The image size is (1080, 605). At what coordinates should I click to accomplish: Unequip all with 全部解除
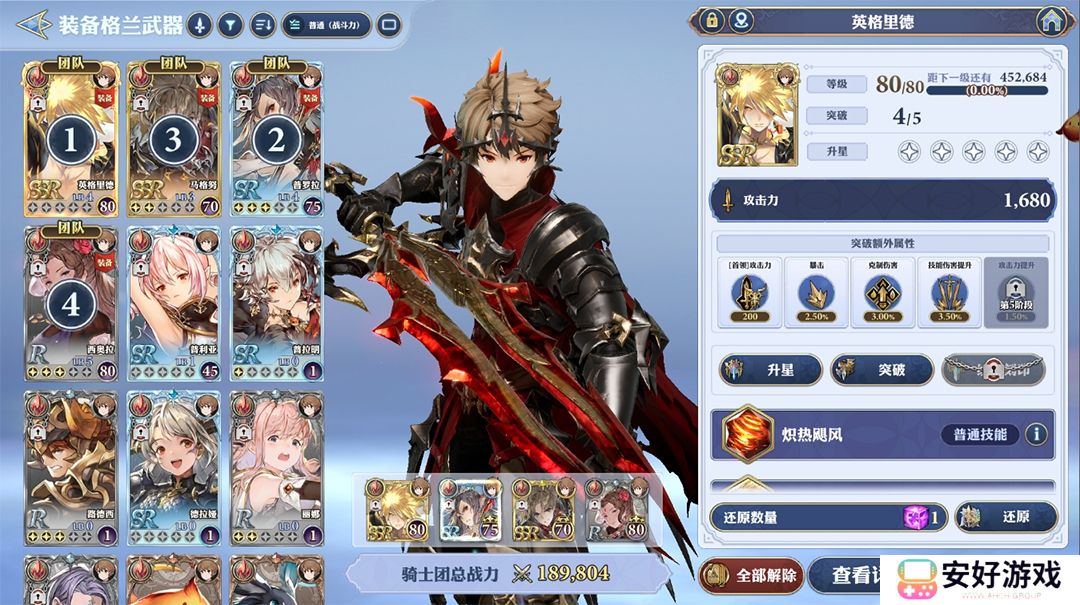click(752, 575)
